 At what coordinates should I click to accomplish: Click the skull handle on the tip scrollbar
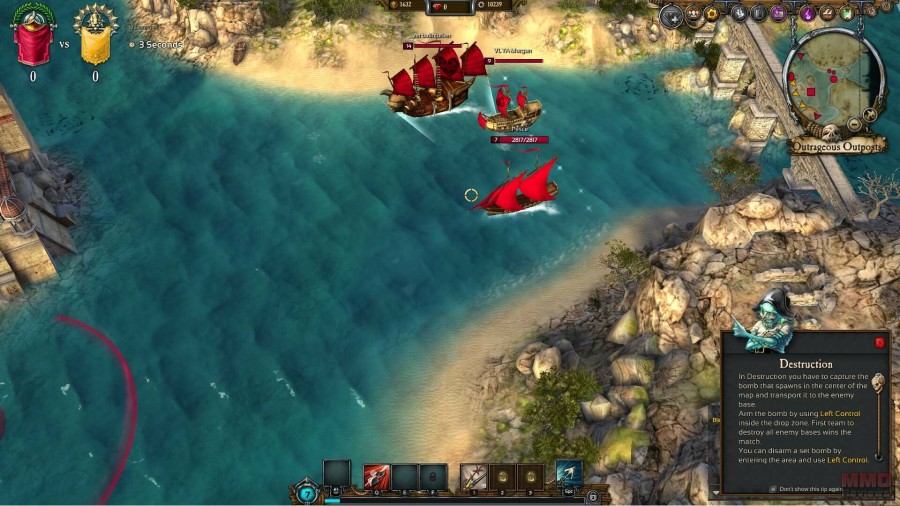[x=878, y=382]
